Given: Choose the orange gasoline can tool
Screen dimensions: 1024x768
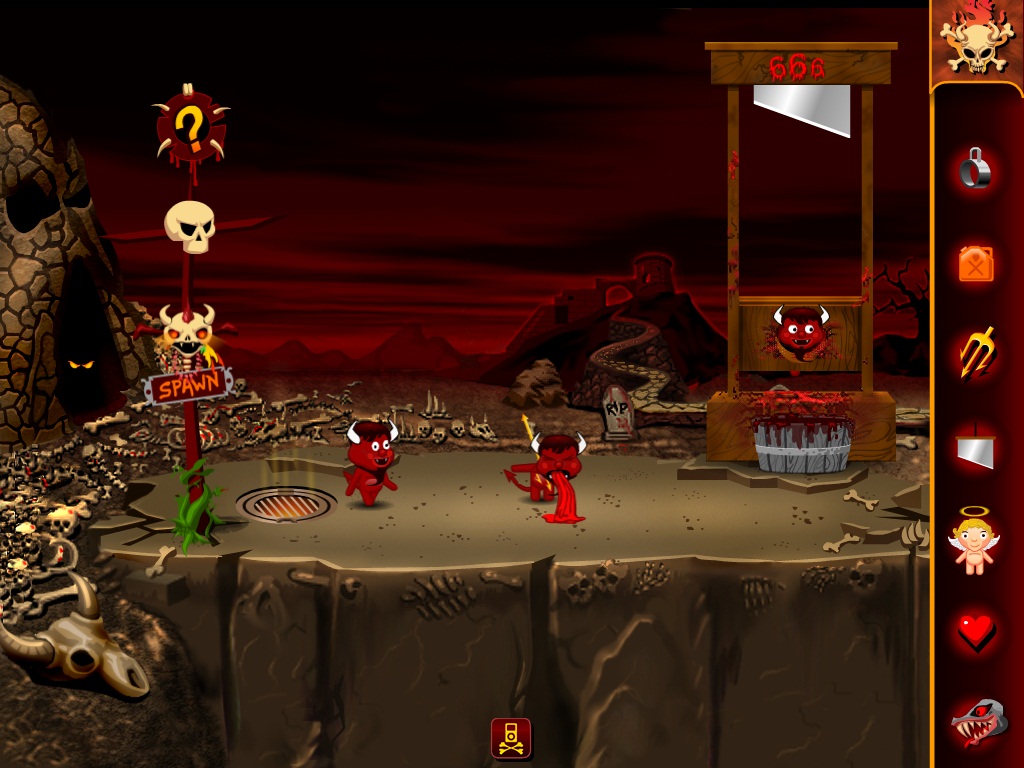Looking at the screenshot, I should coord(976,264).
